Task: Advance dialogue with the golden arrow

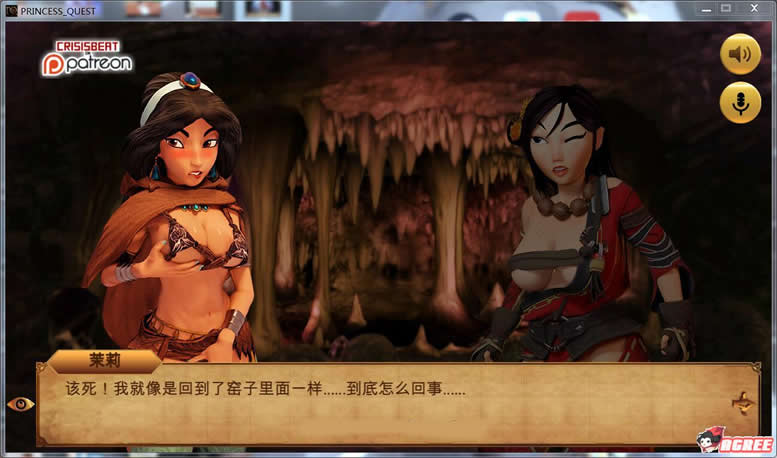Action: point(743,403)
